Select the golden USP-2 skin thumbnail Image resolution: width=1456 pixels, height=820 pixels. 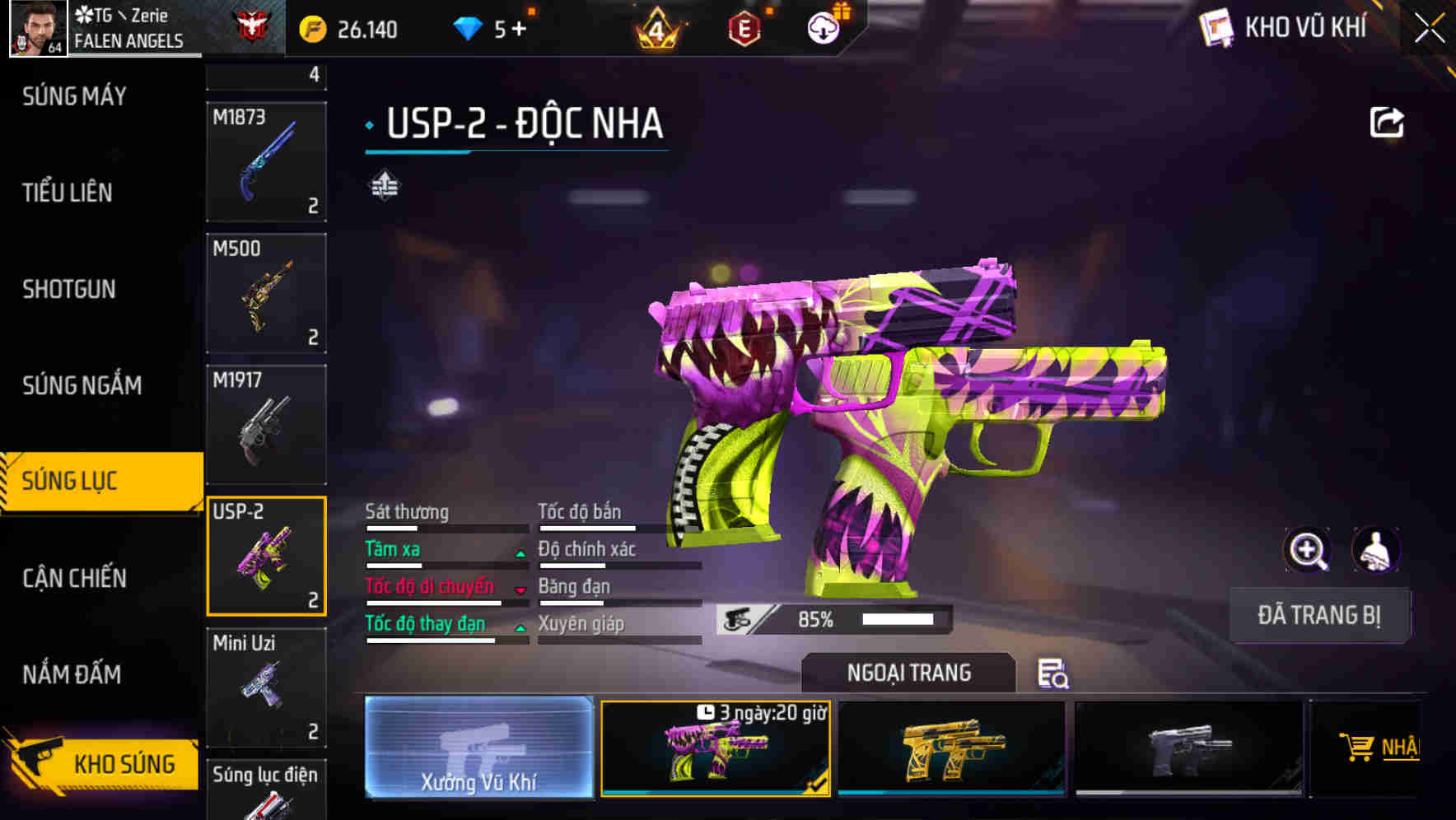click(953, 748)
